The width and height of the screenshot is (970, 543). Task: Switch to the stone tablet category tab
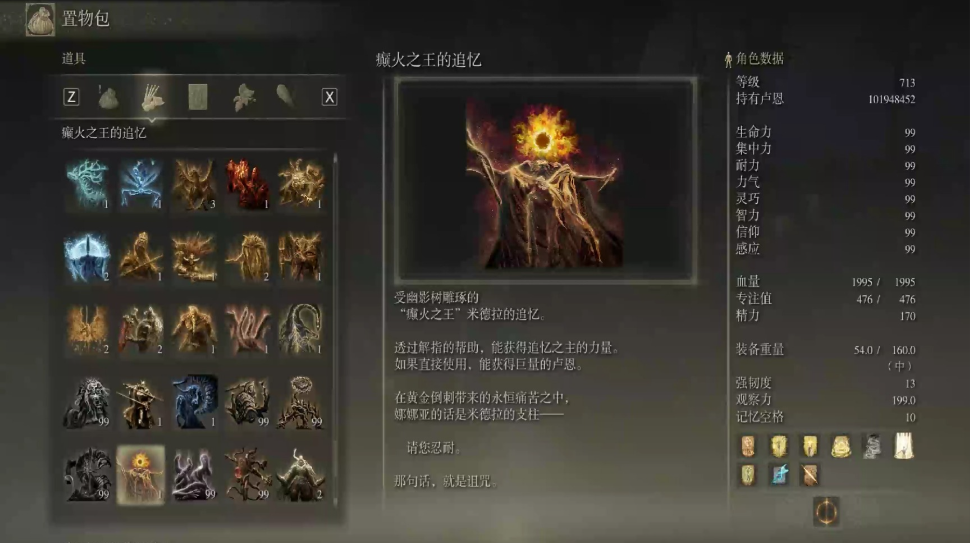click(197, 97)
